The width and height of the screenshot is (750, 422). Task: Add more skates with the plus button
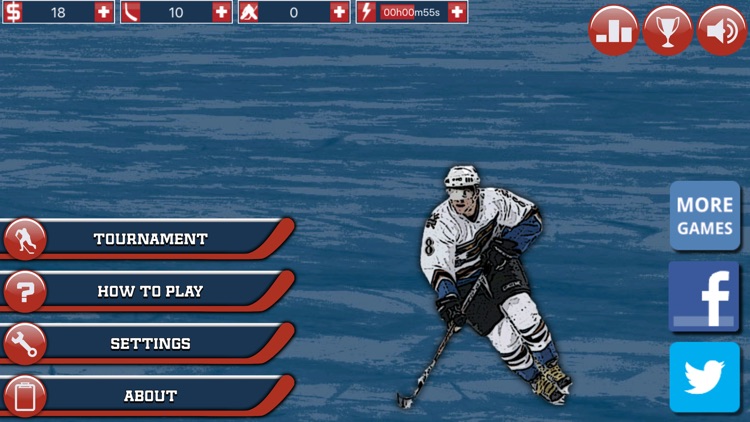coord(340,12)
